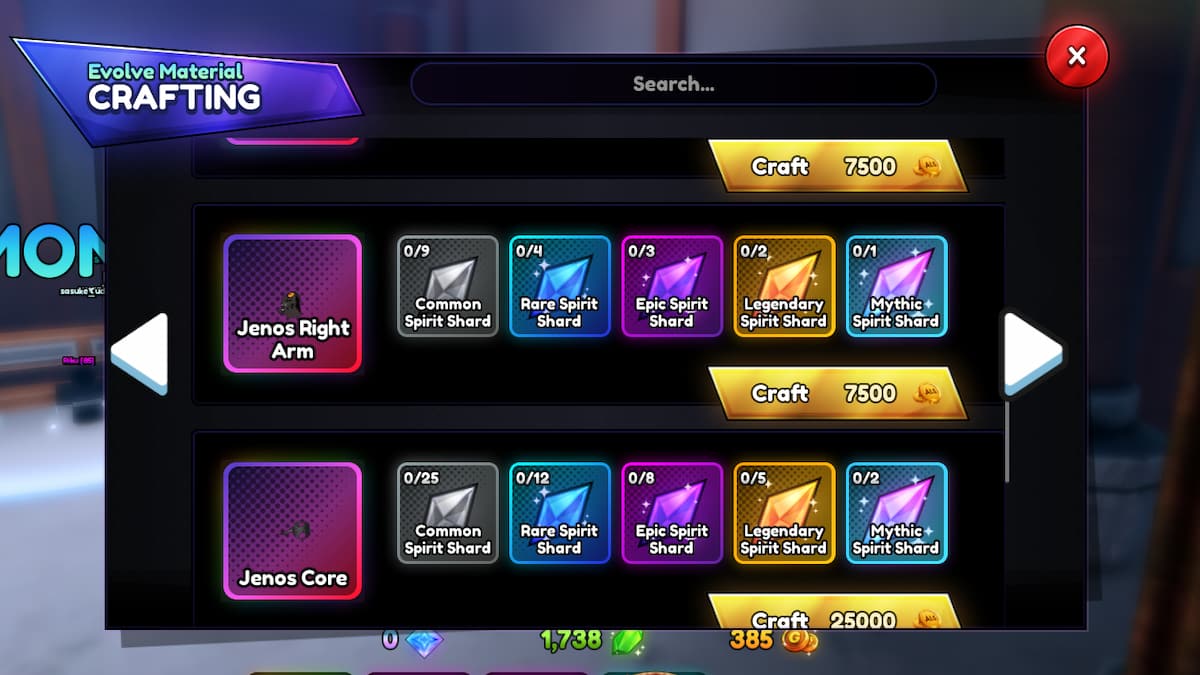Select Rare Spirit Shard 0/4 ingredient

[560, 286]
